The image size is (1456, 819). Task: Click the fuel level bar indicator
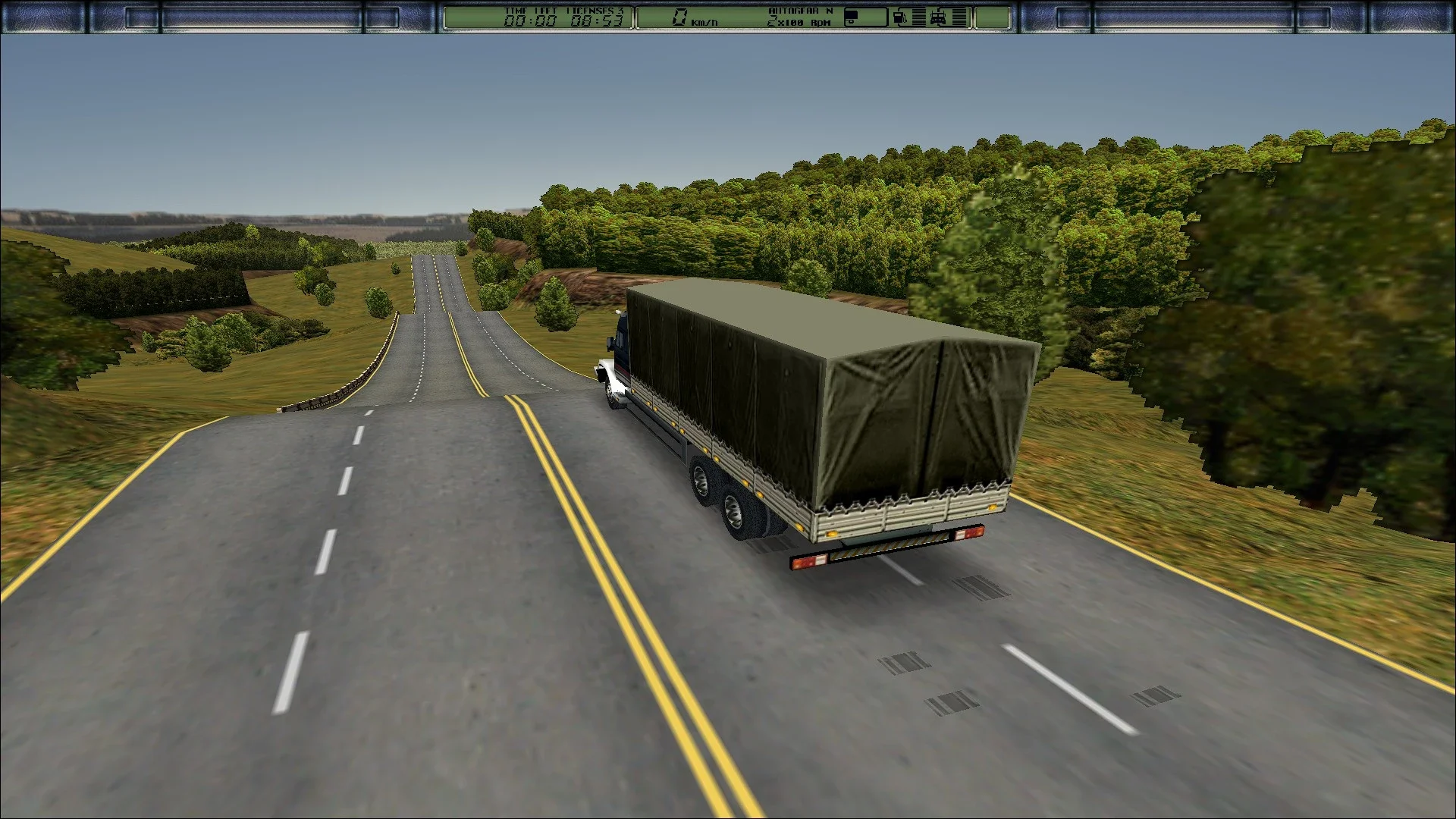(x=918, y=17)
